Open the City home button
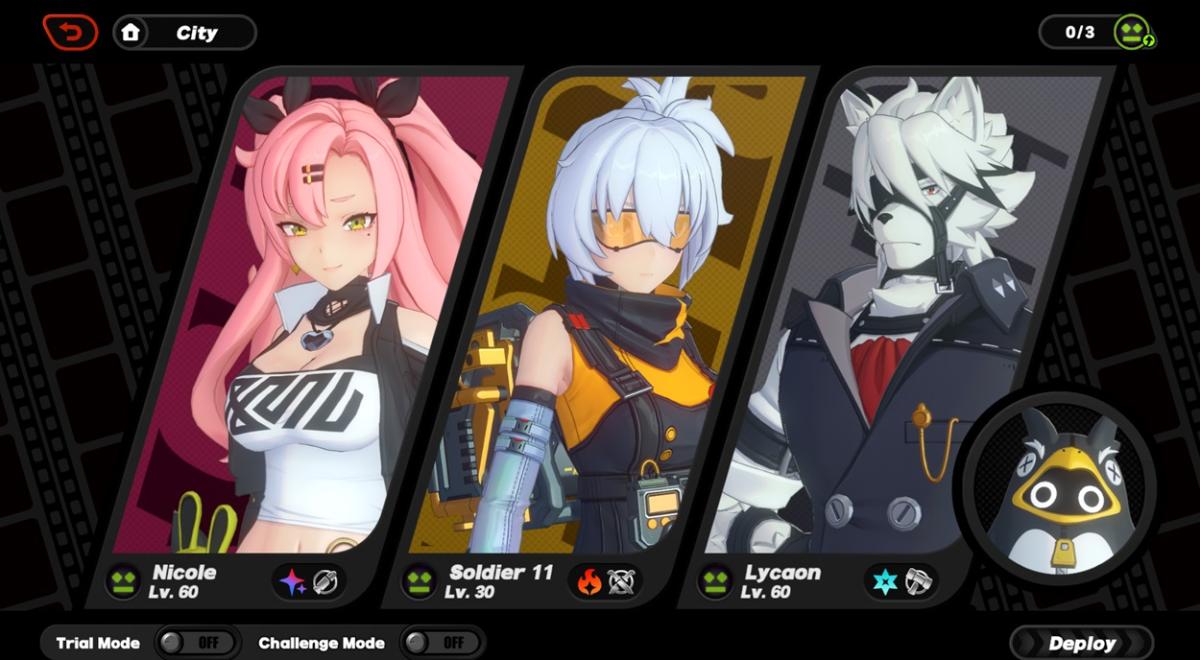 point(184,32)
